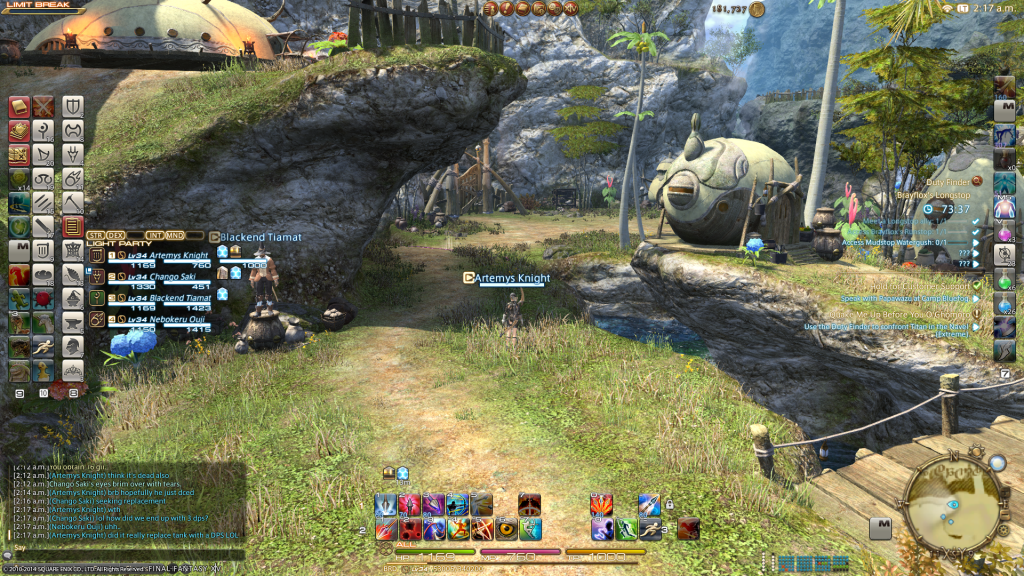The height and width of the screenshot is (576, 1024).
Task: Use the green potion on the side hotbar
Action: [x=1004, y=278]
